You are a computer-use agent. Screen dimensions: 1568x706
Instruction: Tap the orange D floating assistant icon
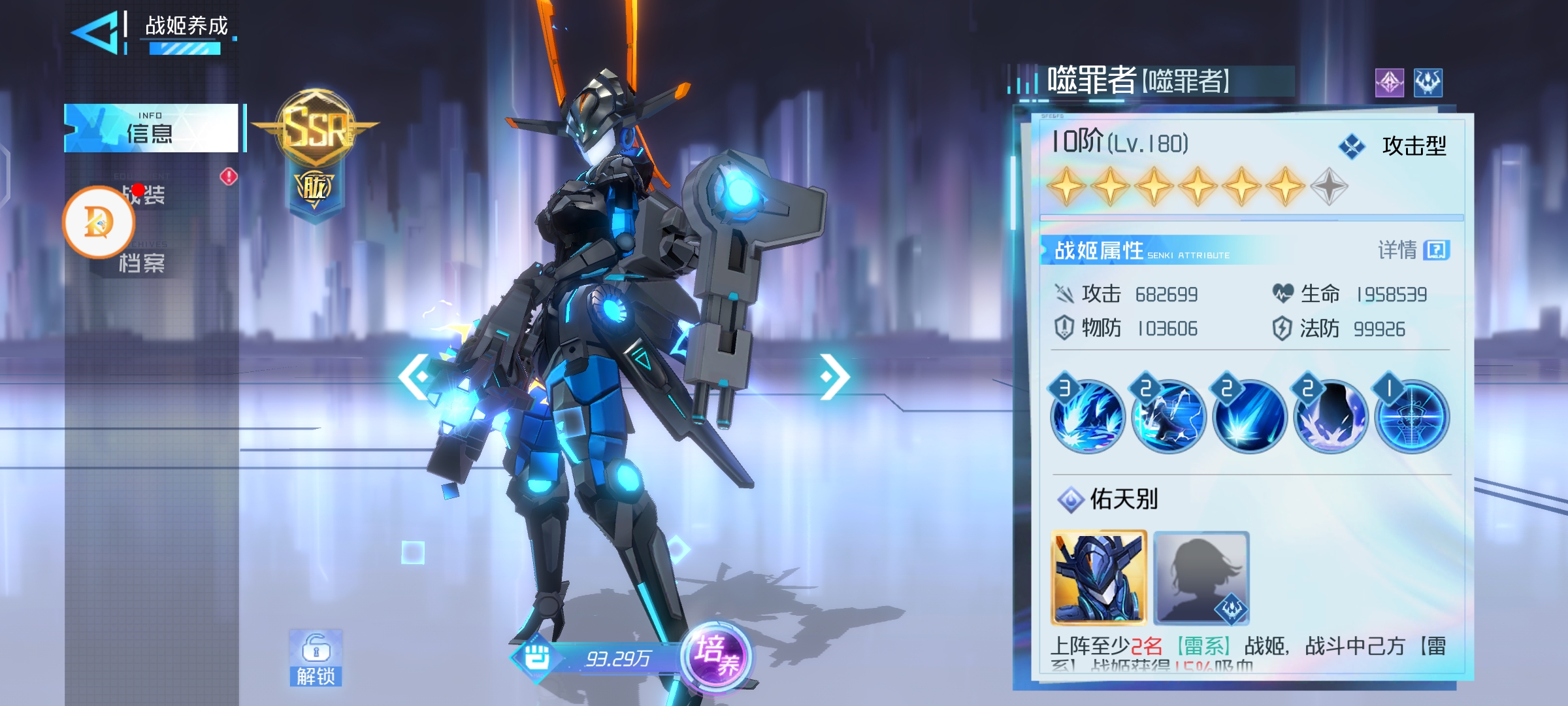[99, 222]
